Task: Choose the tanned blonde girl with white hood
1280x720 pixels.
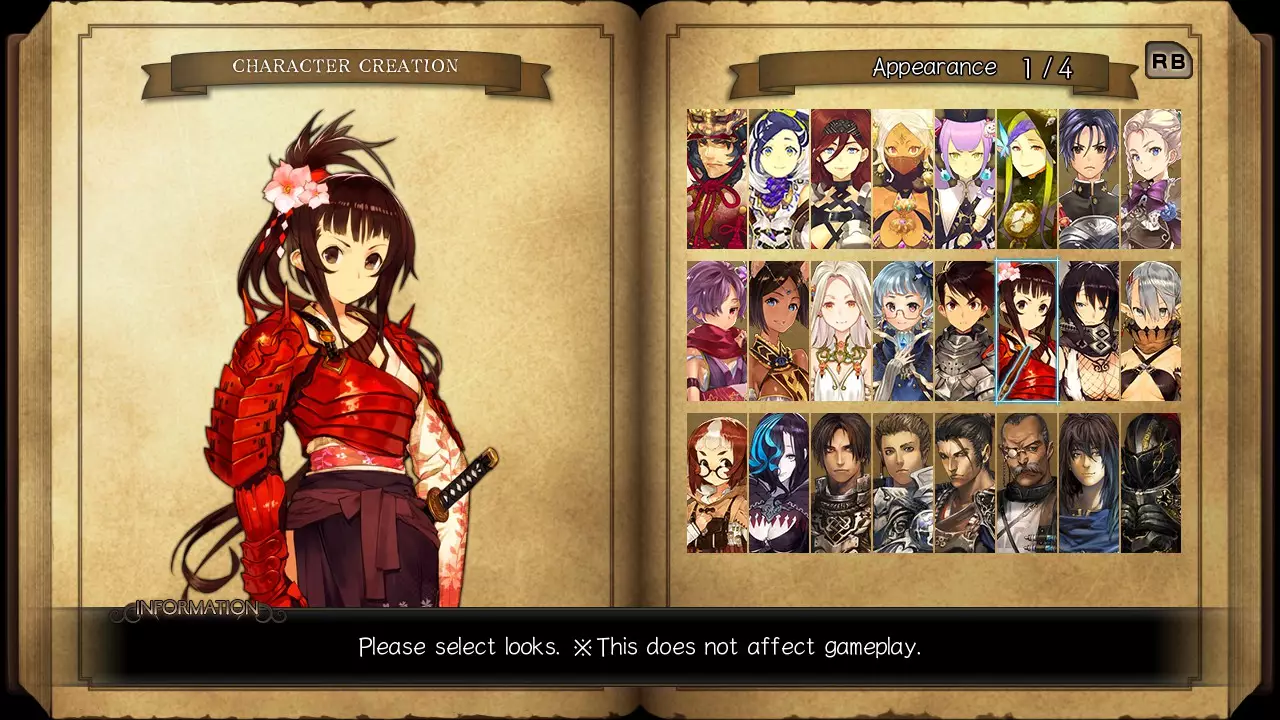Action: [903, 178]
